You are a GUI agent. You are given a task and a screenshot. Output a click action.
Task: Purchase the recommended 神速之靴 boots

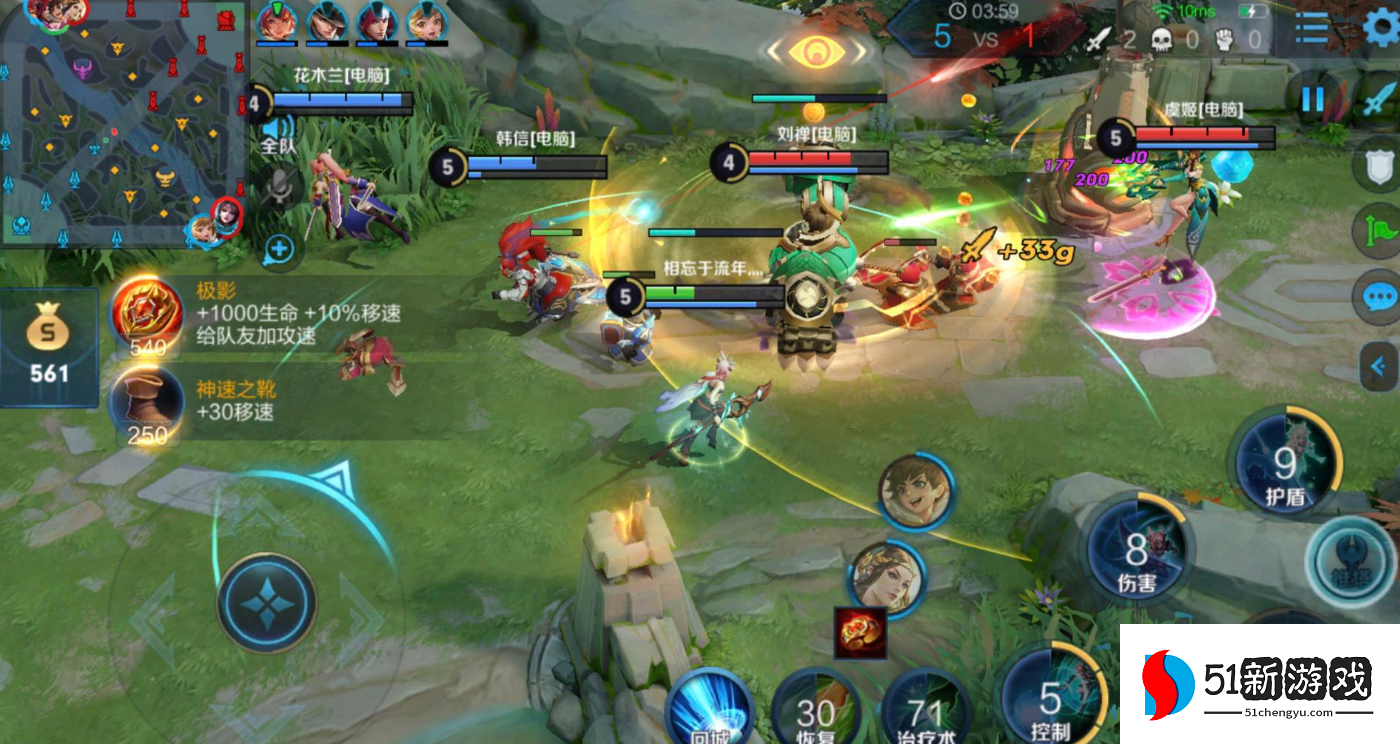click(148, 405)
